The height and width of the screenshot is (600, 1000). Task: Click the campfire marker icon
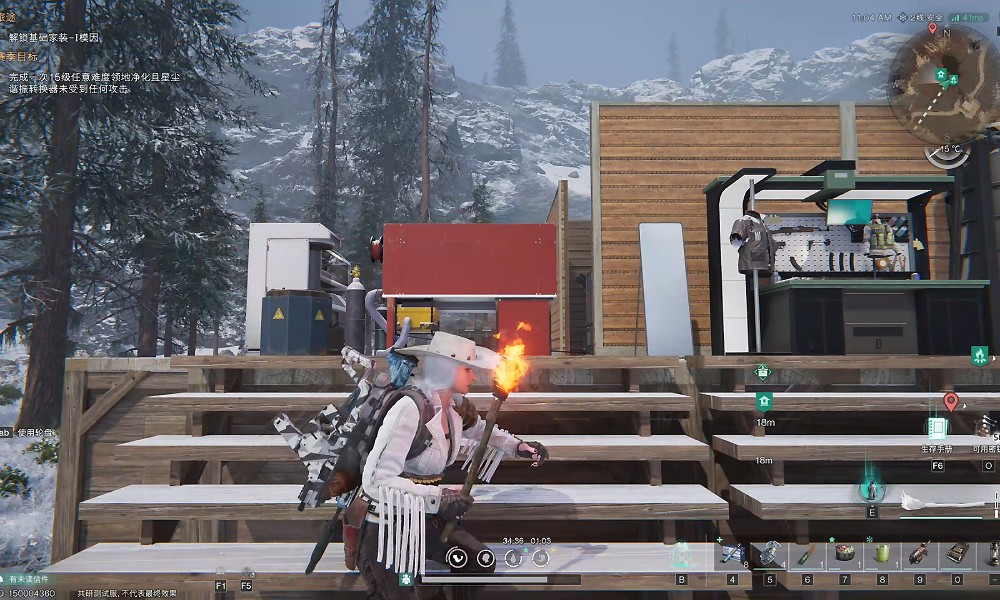tap(979, 355)
